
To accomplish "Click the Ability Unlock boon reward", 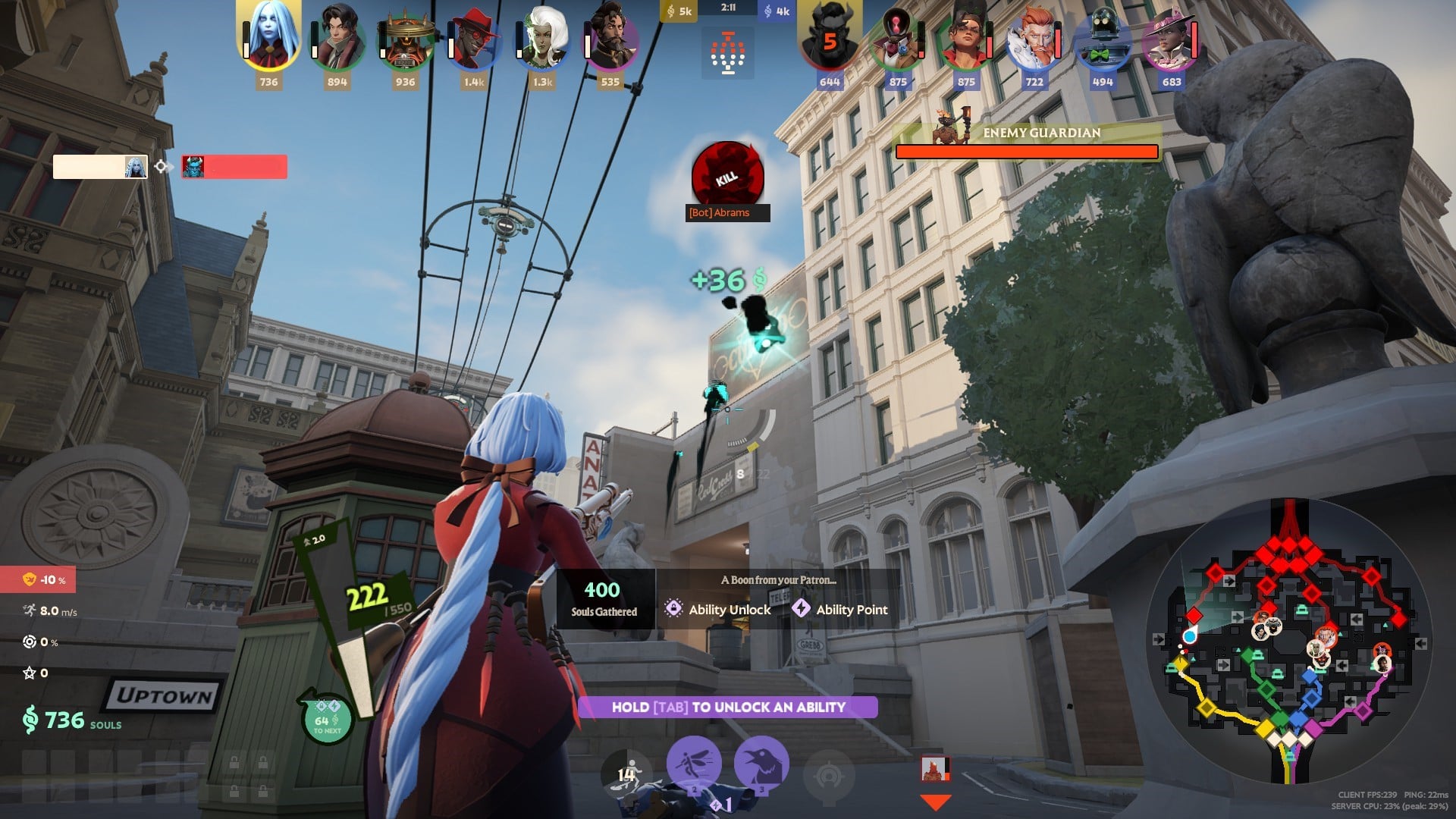I will pos(718,609).
